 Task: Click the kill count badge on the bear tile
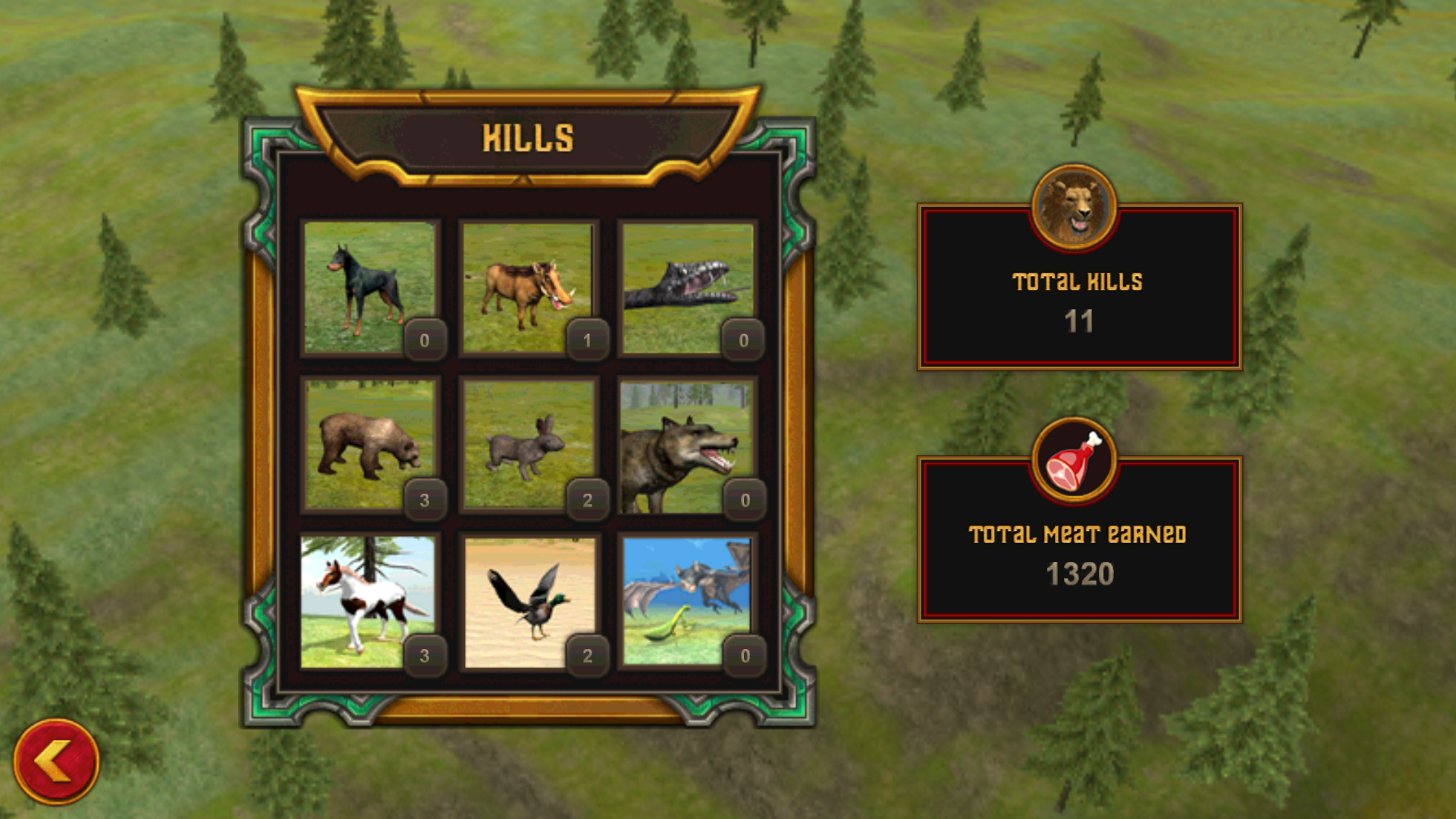[425, 500]
